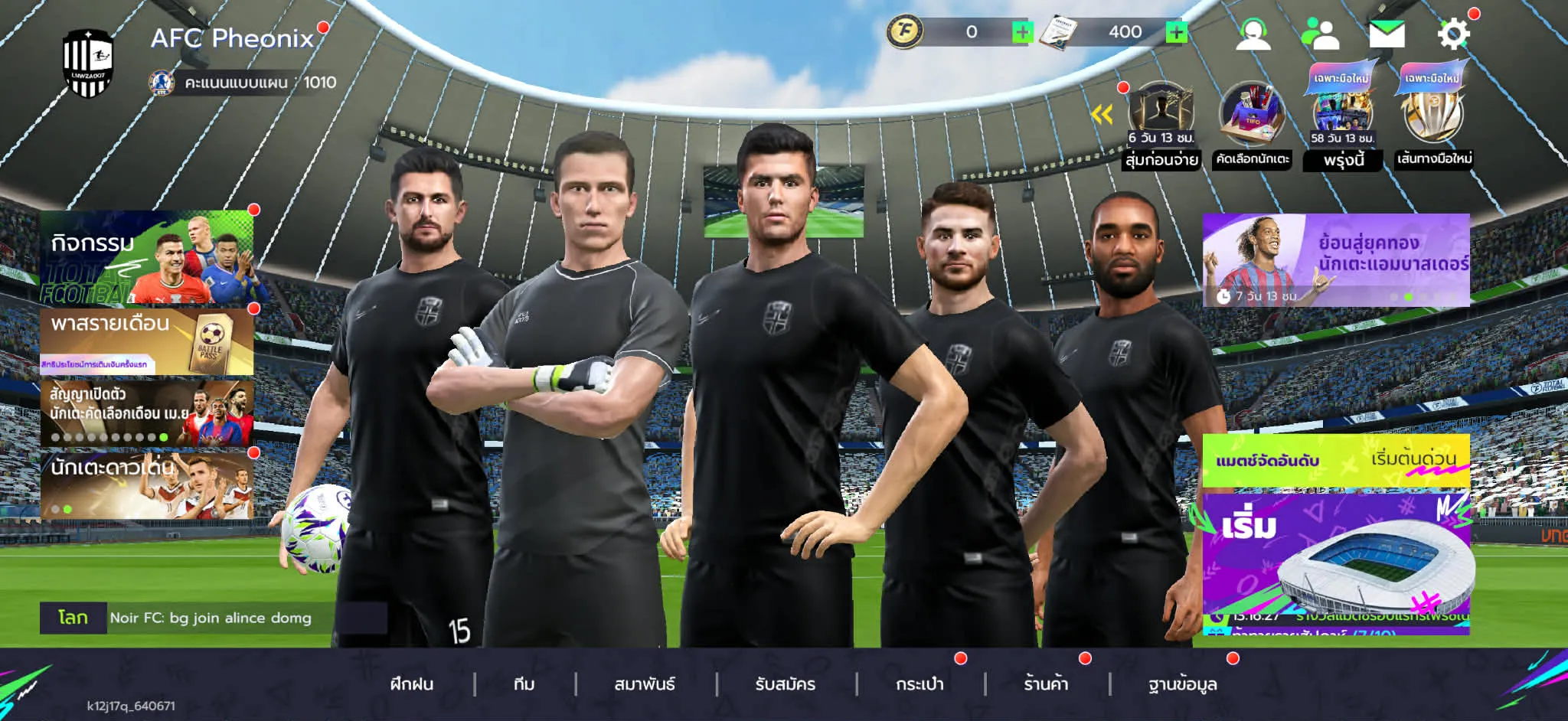Open the AFC Pheonix club badge
1568x721 pixels.
88,64
